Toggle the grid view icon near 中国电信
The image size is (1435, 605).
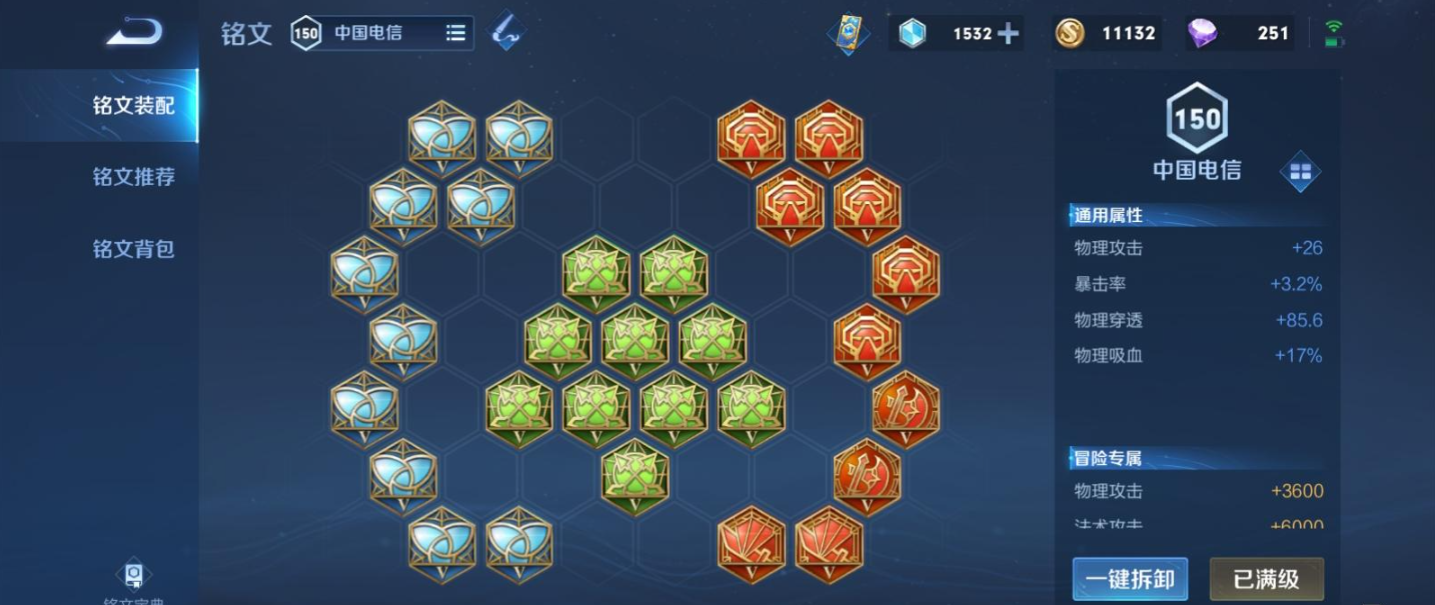point(1300,172)
